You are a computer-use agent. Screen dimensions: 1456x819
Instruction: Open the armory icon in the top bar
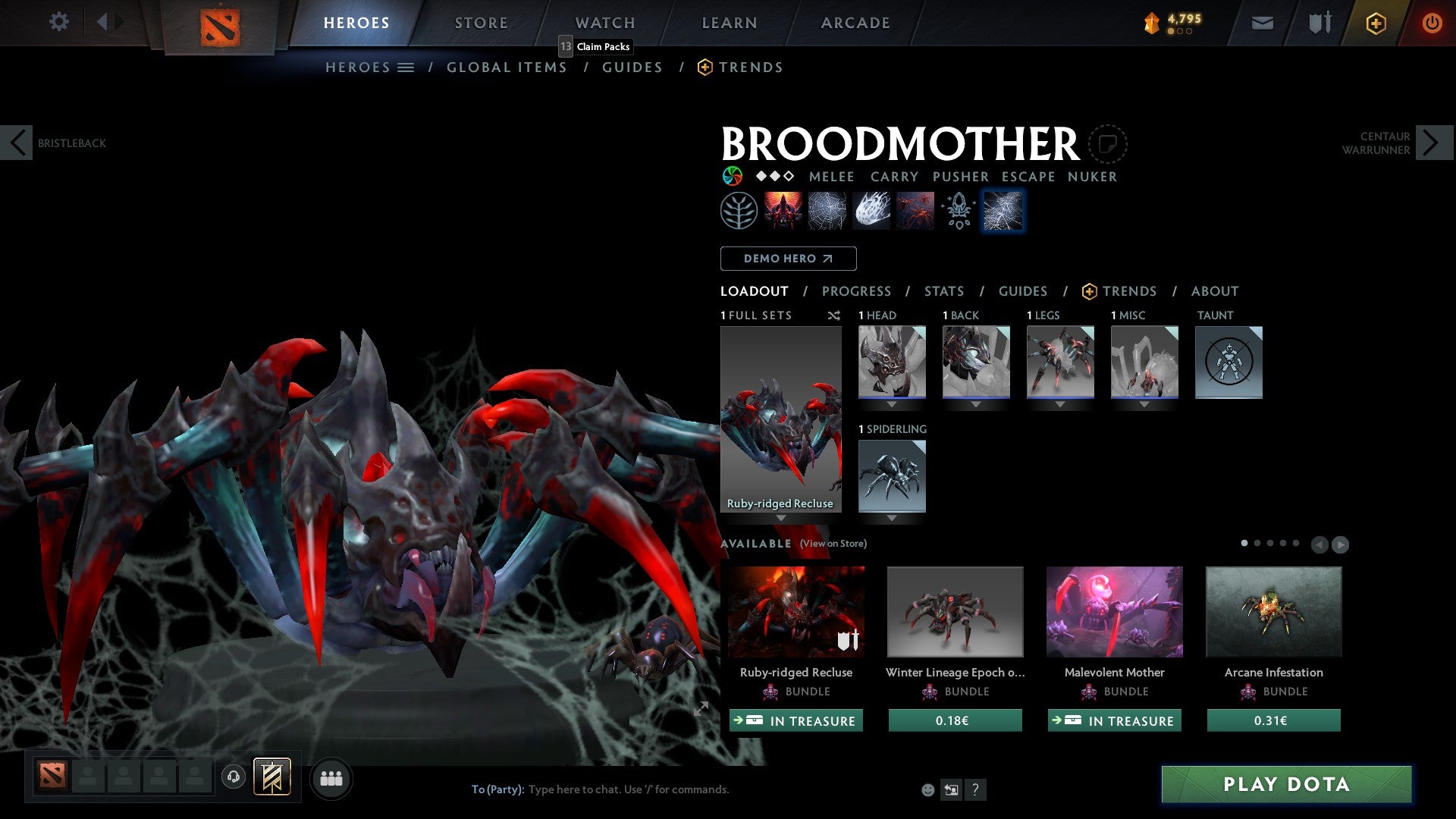coord(1318,22)
